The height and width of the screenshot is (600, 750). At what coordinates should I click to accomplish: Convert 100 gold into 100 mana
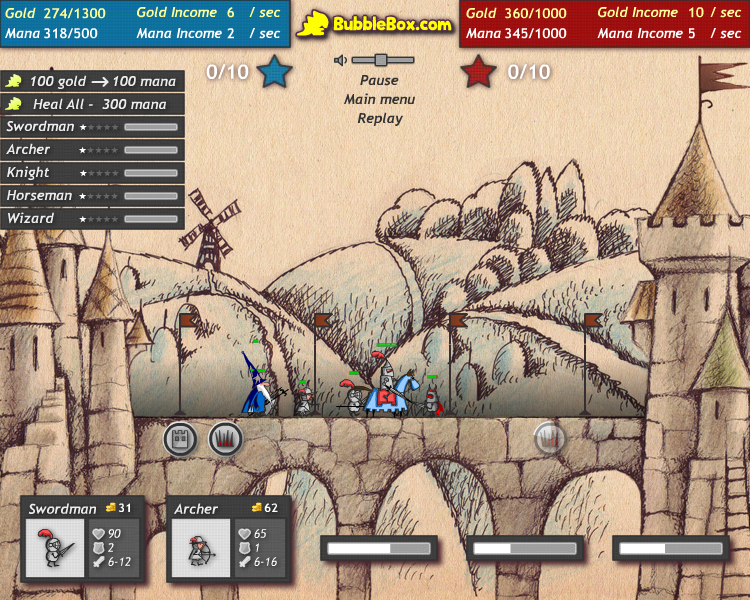(92, 81)
